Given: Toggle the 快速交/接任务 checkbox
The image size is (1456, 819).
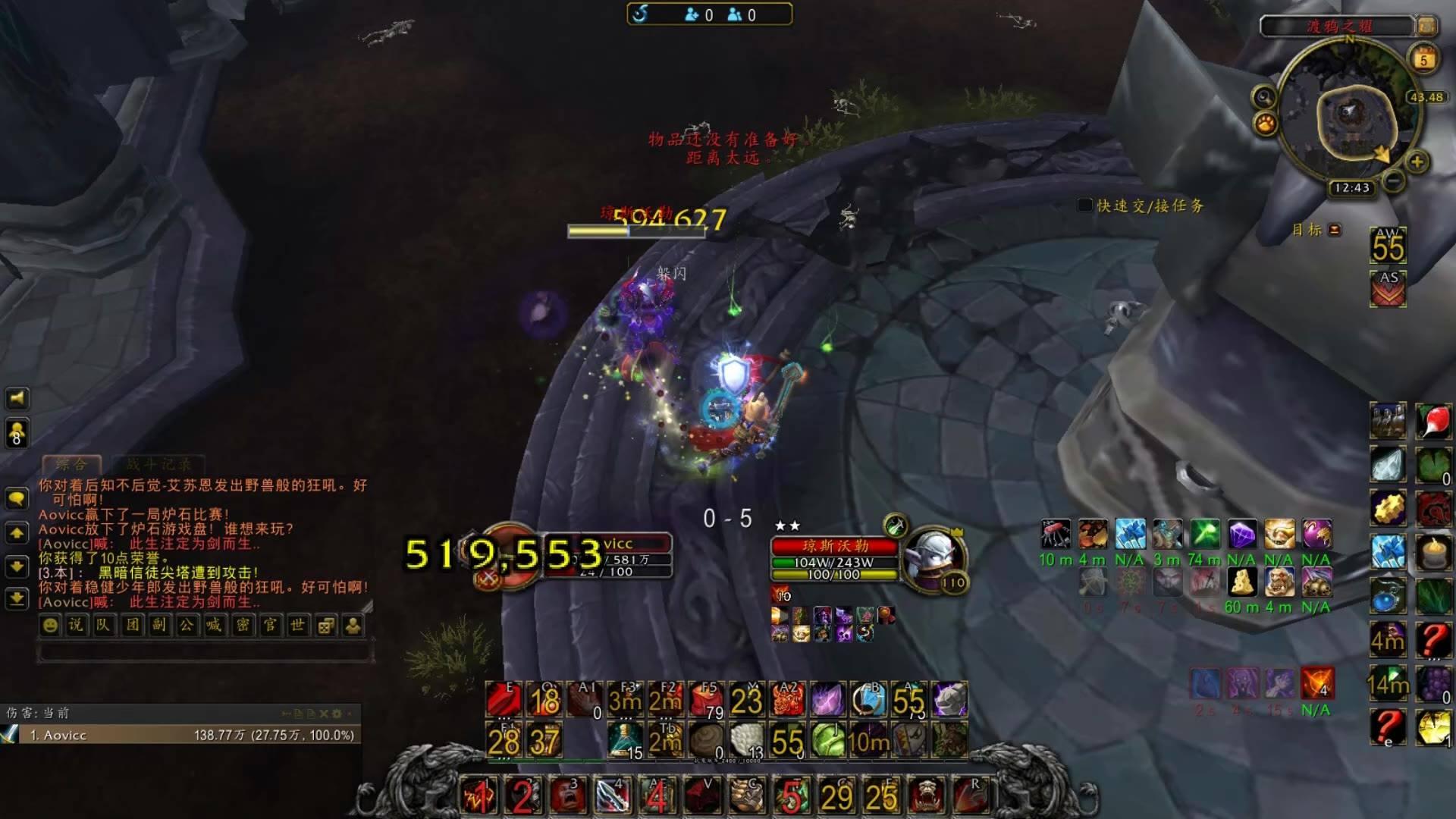Looking at the screenshot, I should coord(1085,206).
